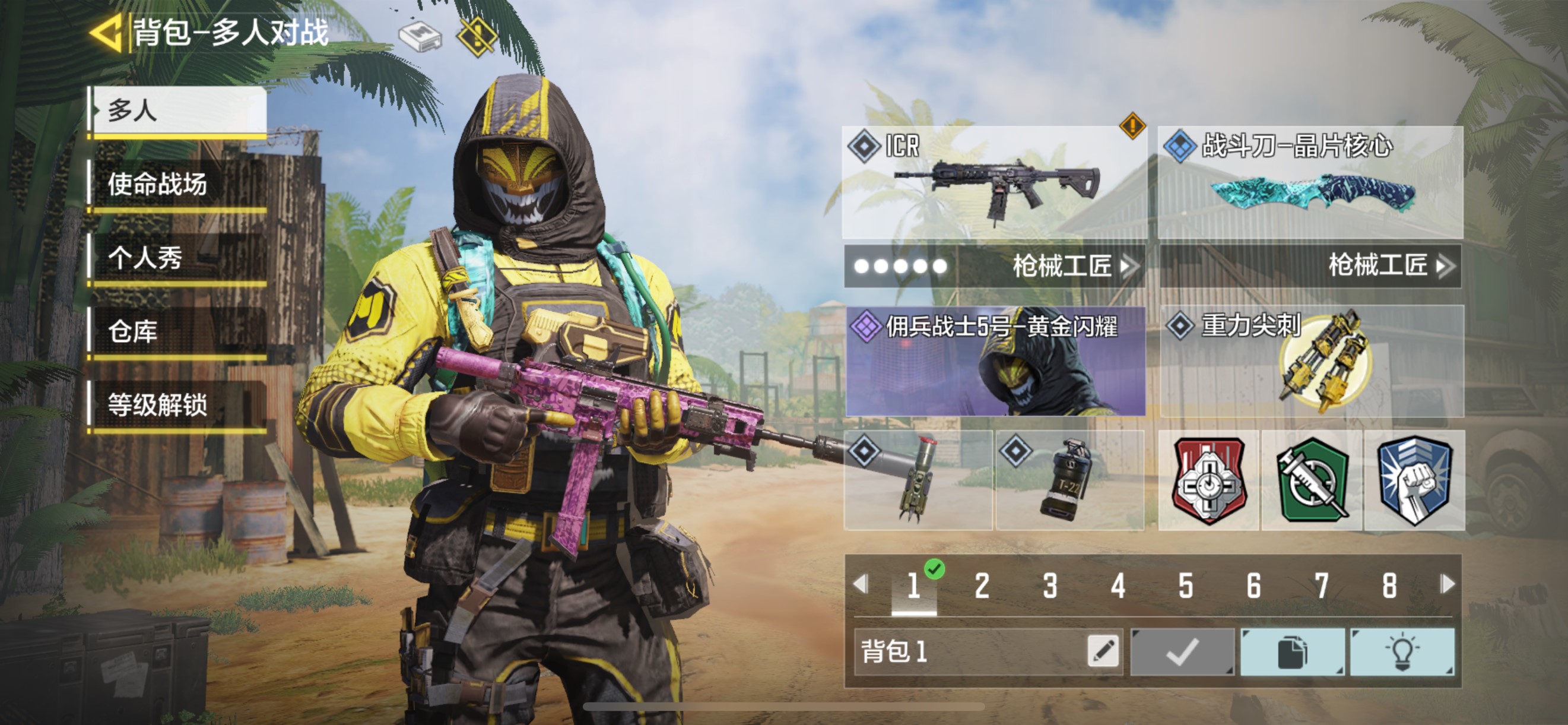1568x725 pixels.
Task: Change the trip mine lethal slot
Action: [918, 480]
